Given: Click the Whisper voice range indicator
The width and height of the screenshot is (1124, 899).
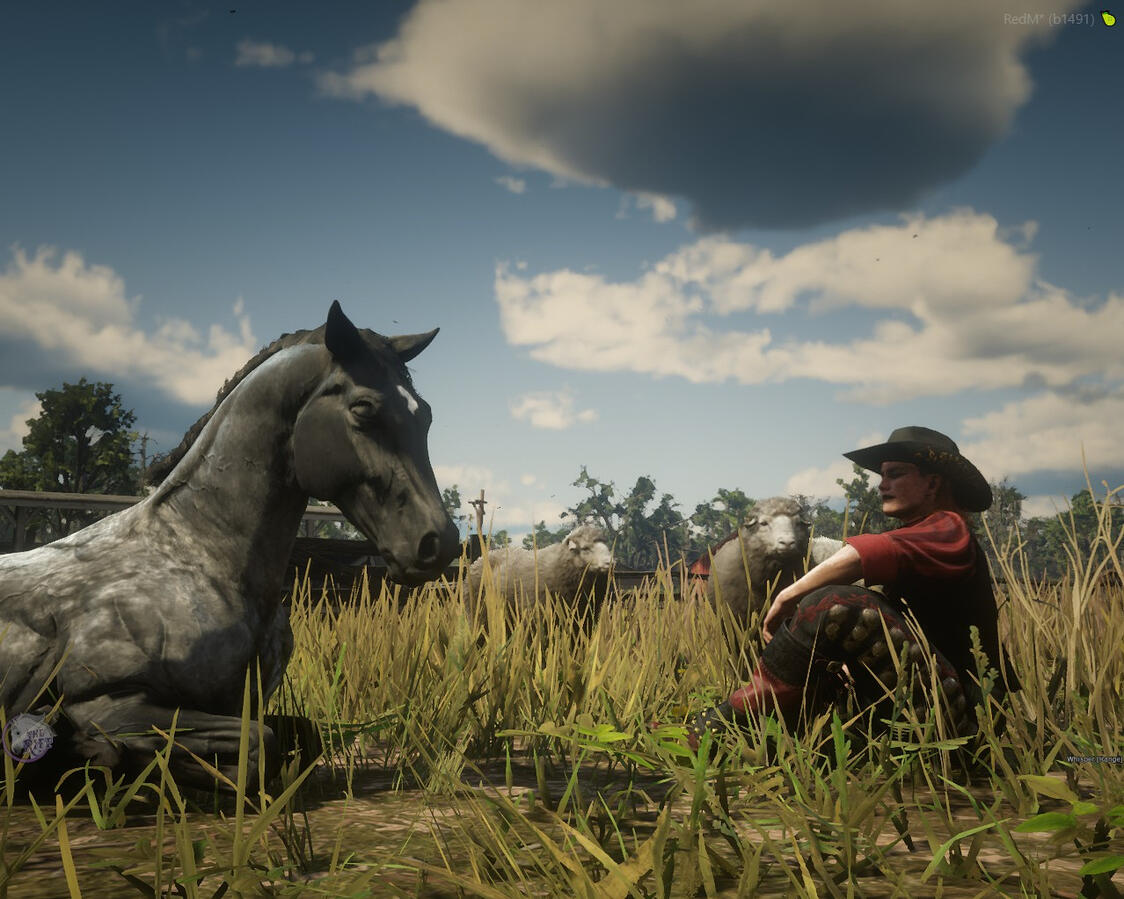Looking at the screenshot, I should 1093,760.
